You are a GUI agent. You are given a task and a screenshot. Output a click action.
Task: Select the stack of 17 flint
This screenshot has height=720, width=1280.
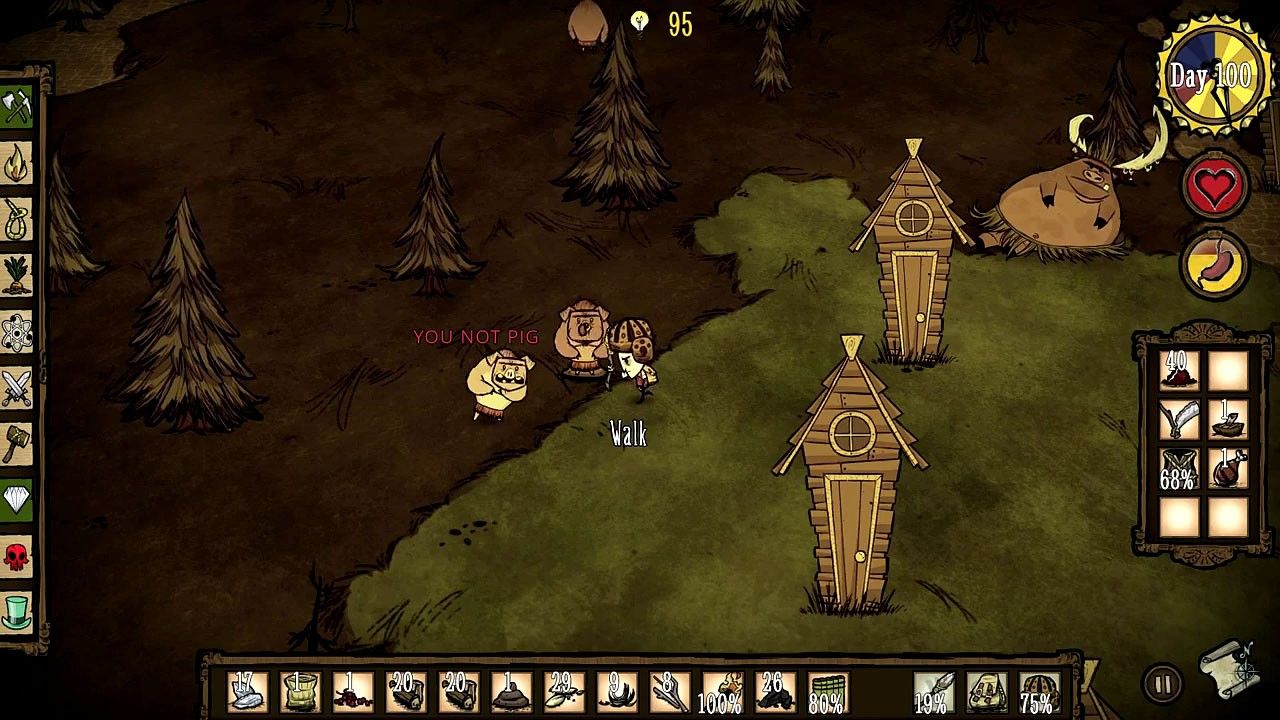(243, 691)
